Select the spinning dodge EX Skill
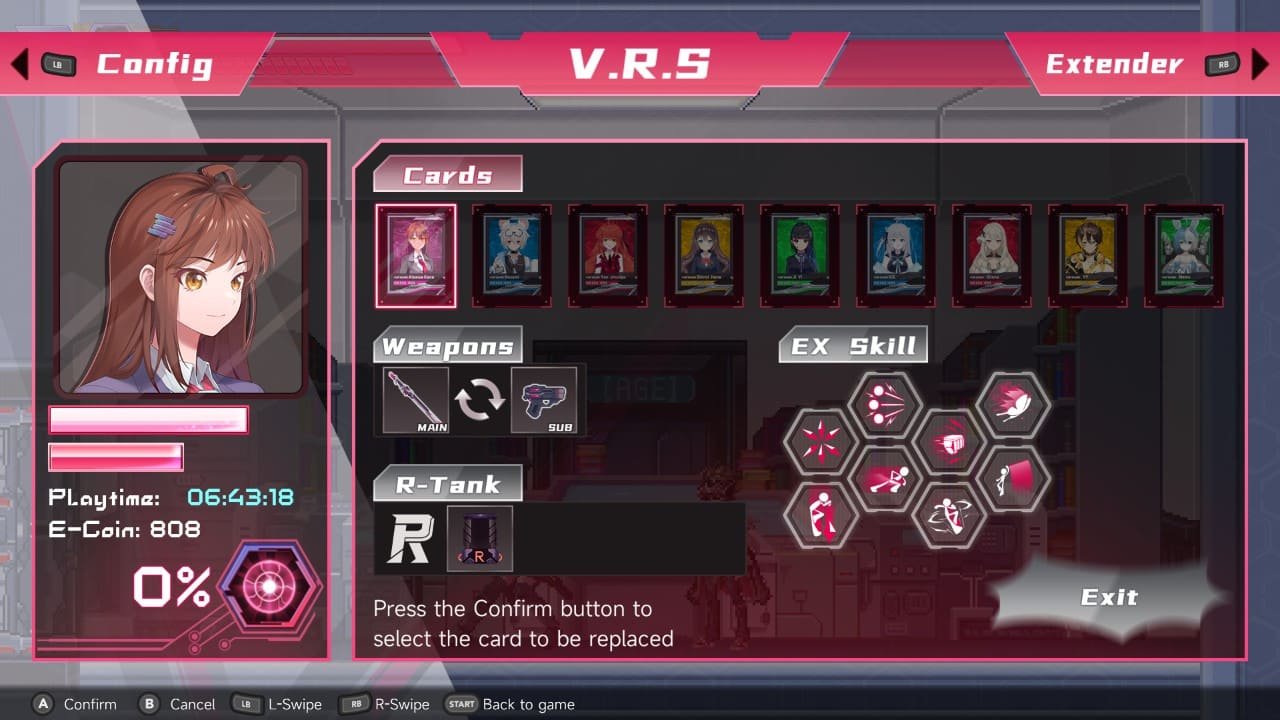1280x720 pixels. (950, 516)
